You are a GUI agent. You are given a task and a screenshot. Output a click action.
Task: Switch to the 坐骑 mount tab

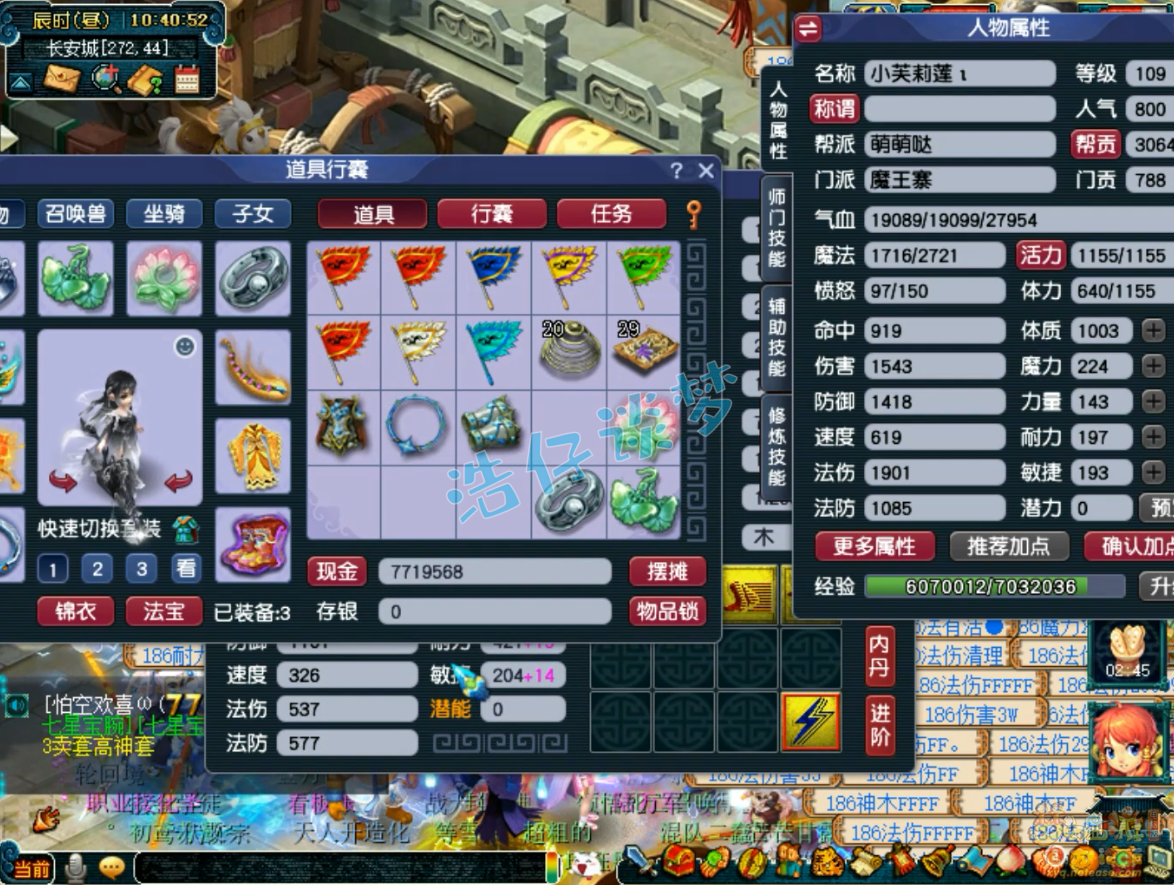[164, 213]
